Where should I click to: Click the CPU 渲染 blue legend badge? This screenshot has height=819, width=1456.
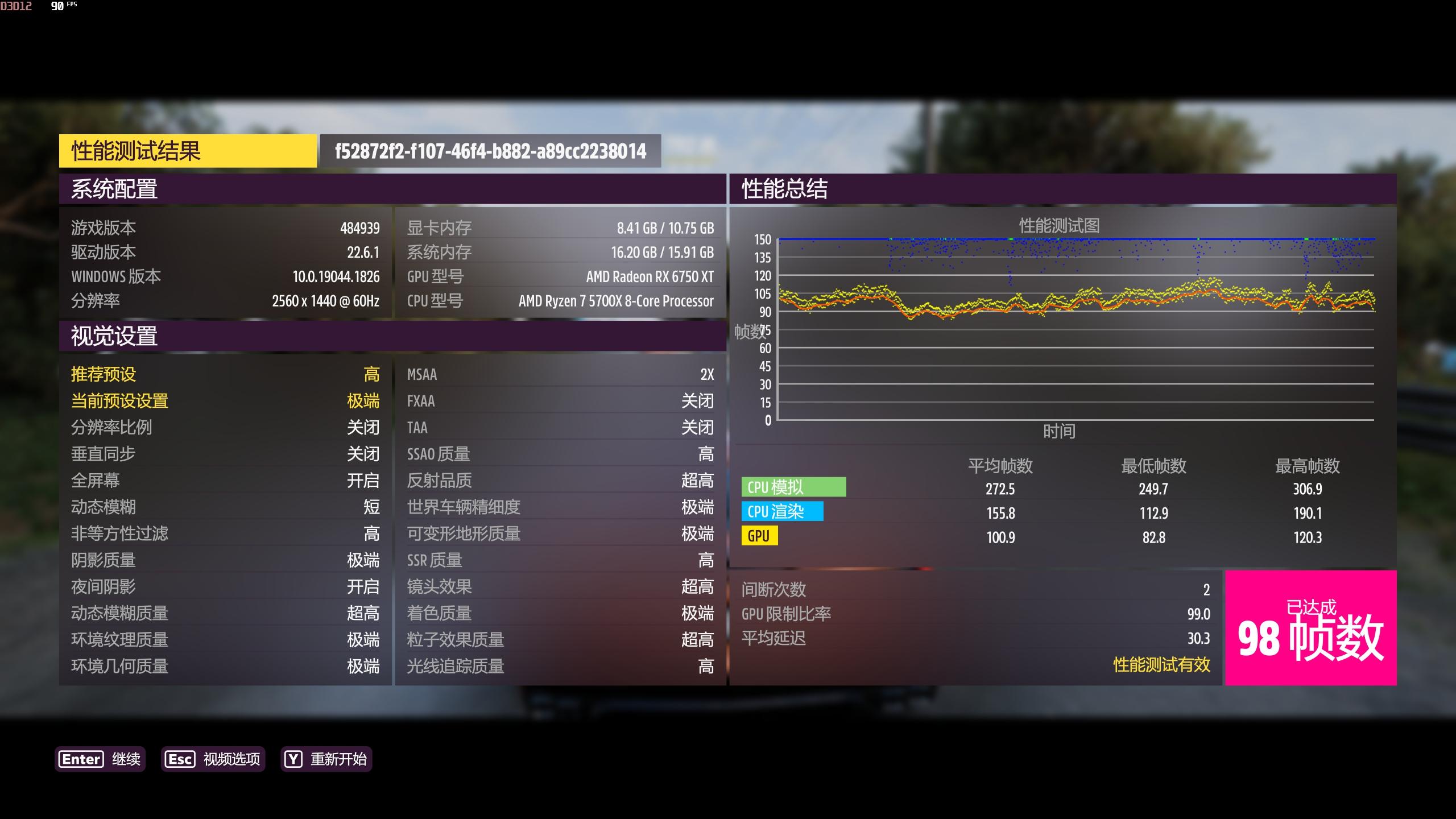(784, 511)
